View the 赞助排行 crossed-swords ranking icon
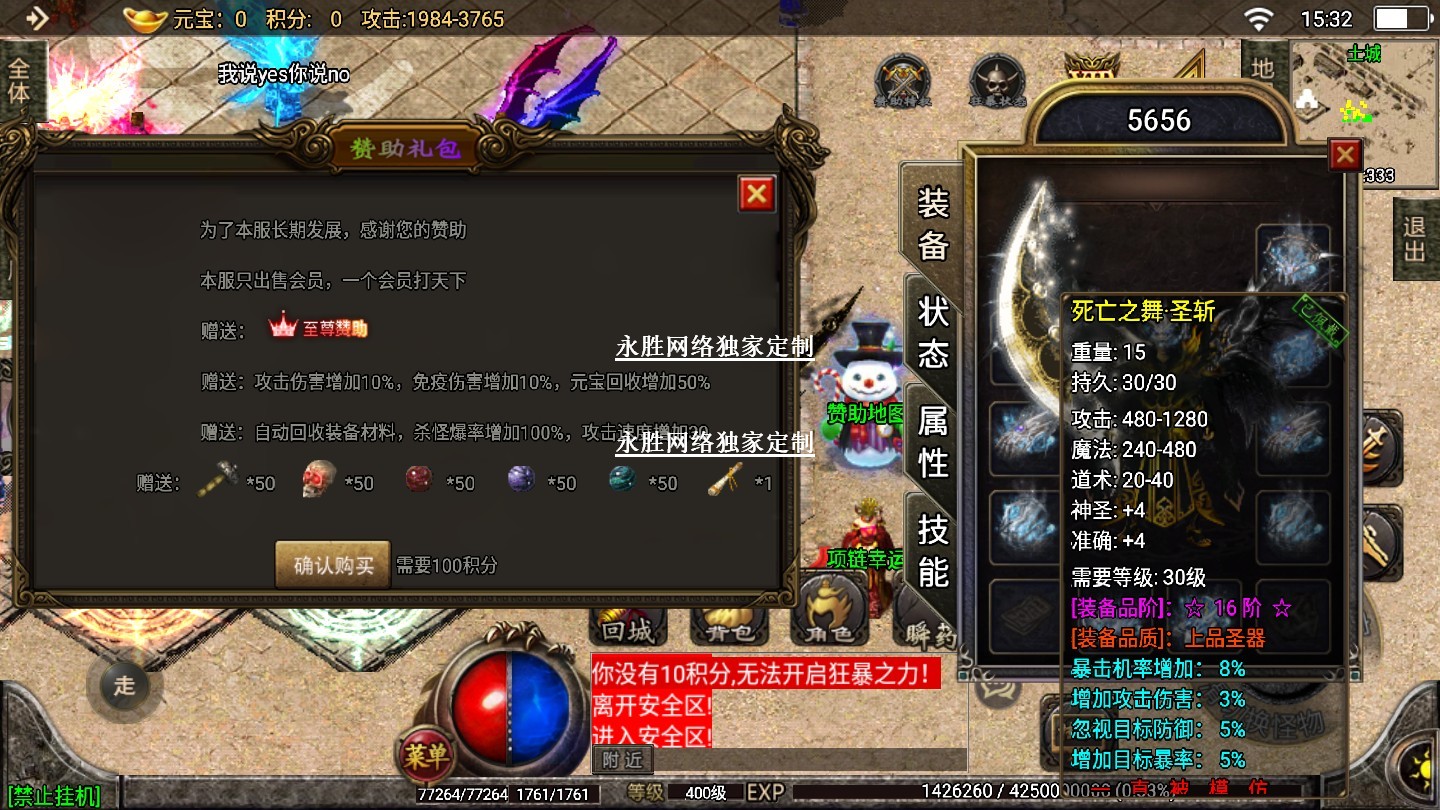Screen dimensions: 1440x810 [x=903, y=80]
